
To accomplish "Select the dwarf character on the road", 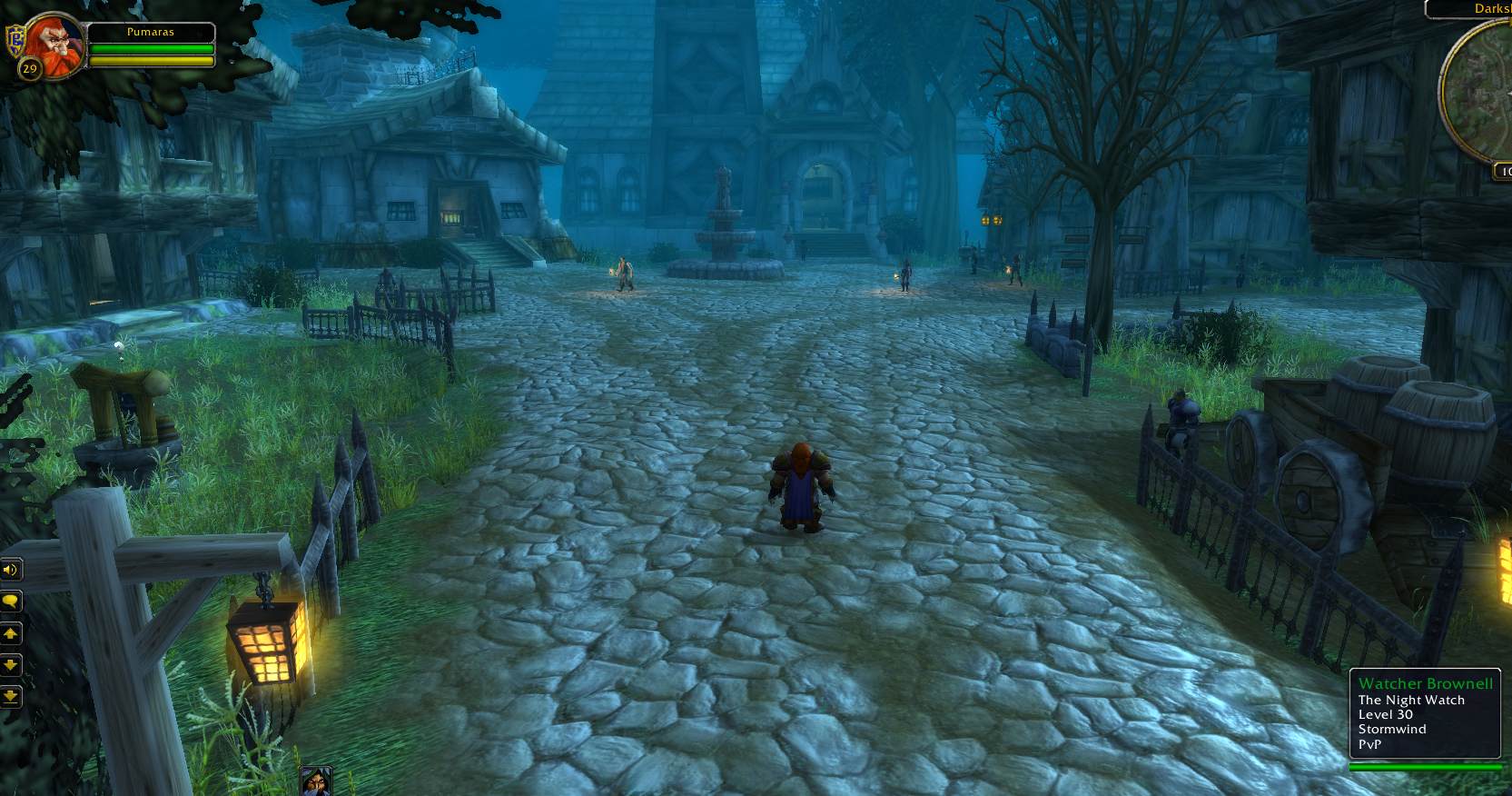I will [x=802, y=482].
